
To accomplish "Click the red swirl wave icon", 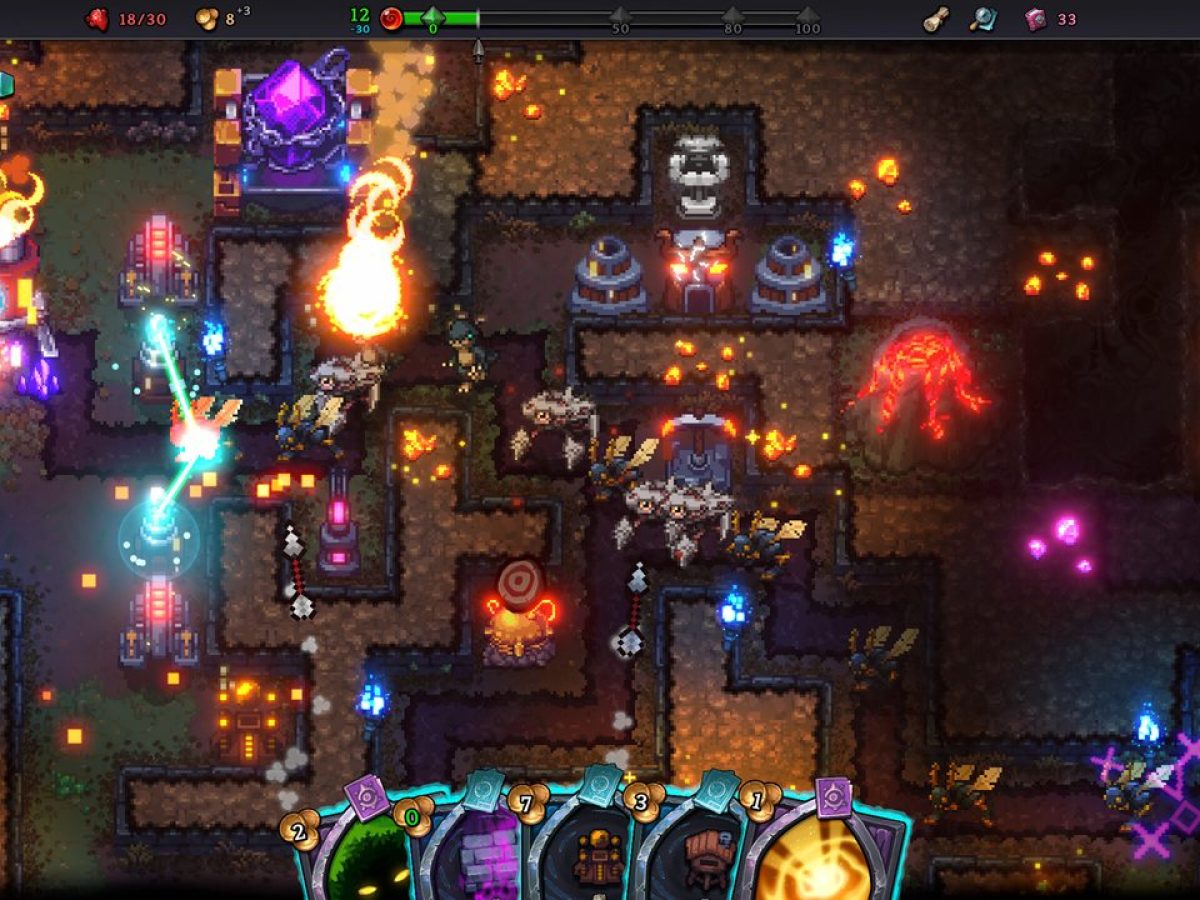I will pyautogui.click(x=392, y=19).
